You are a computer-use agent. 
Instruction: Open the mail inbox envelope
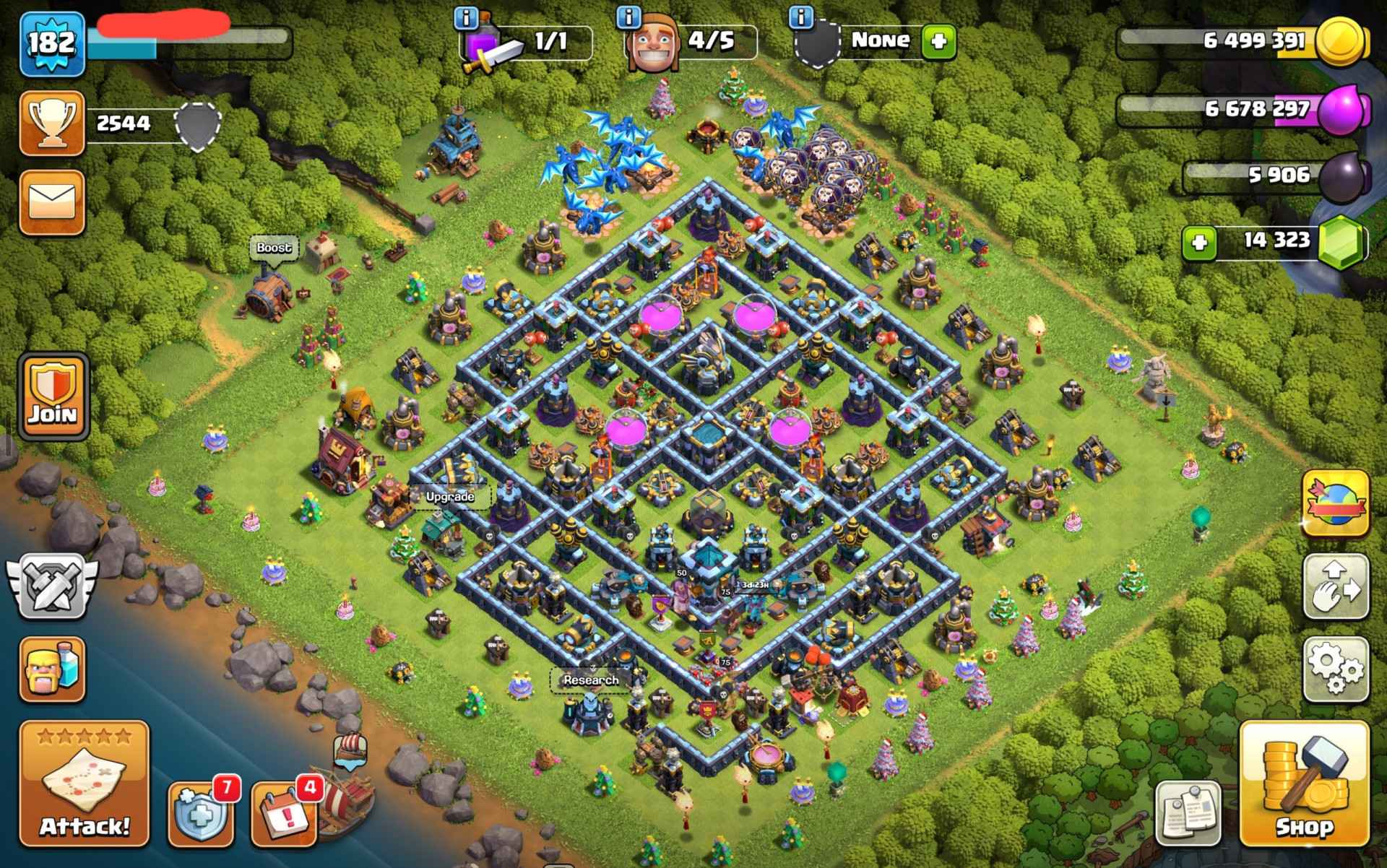pyautogui.click(x=52, y=202)
